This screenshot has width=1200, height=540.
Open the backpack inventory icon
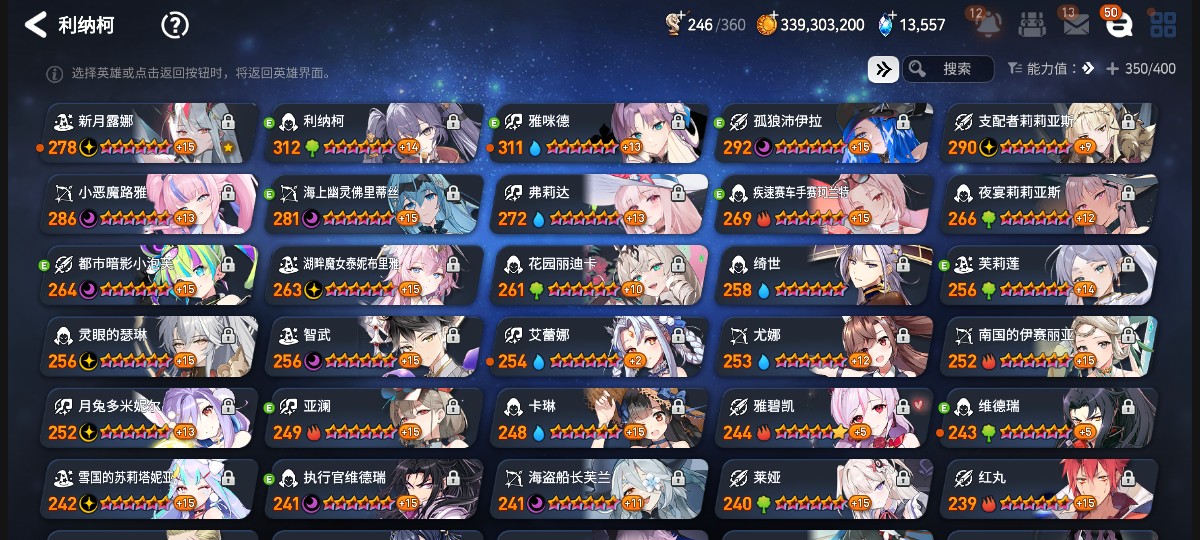[x=1032, y=24]
